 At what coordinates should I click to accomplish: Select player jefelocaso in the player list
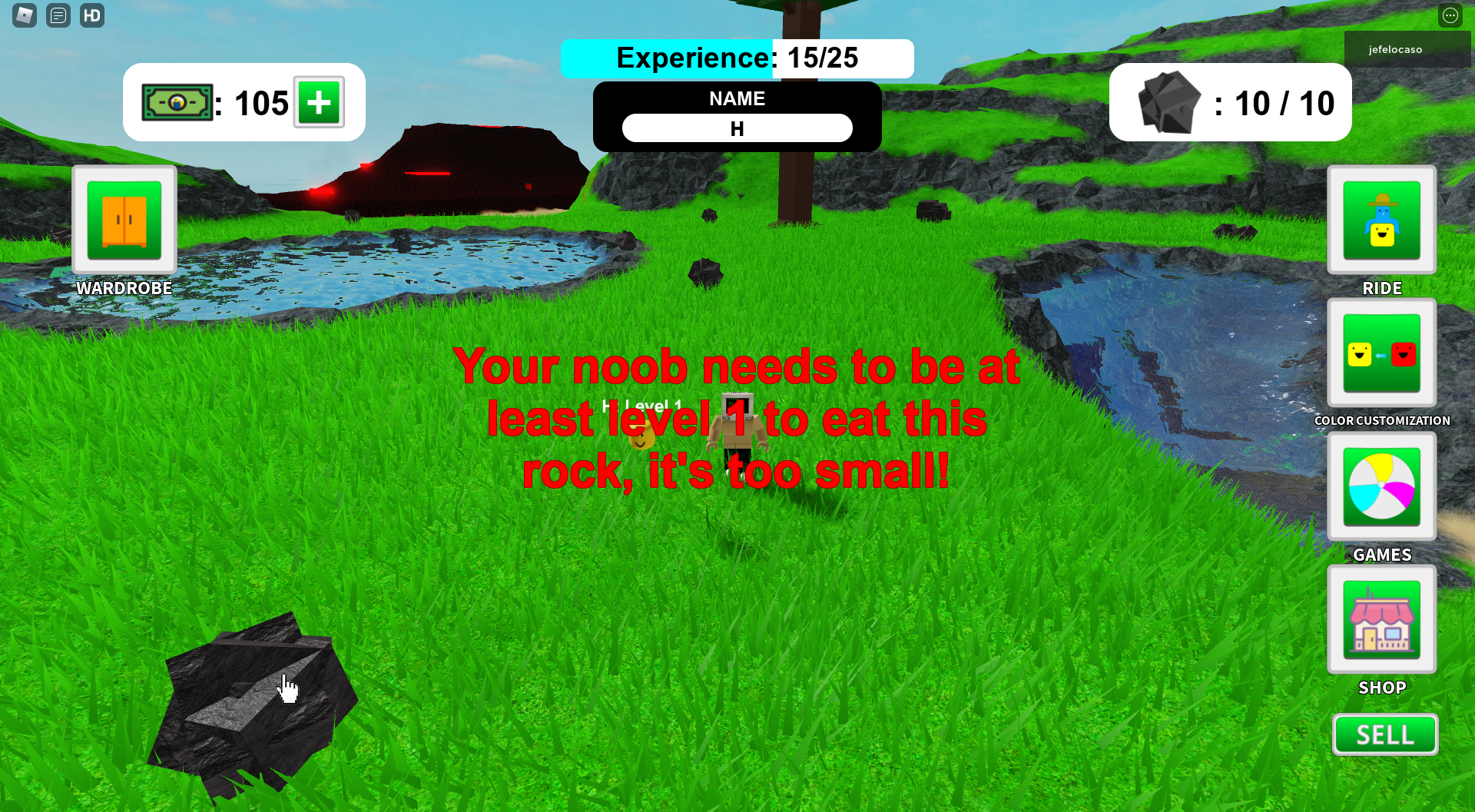click(x=1395, y=50)
